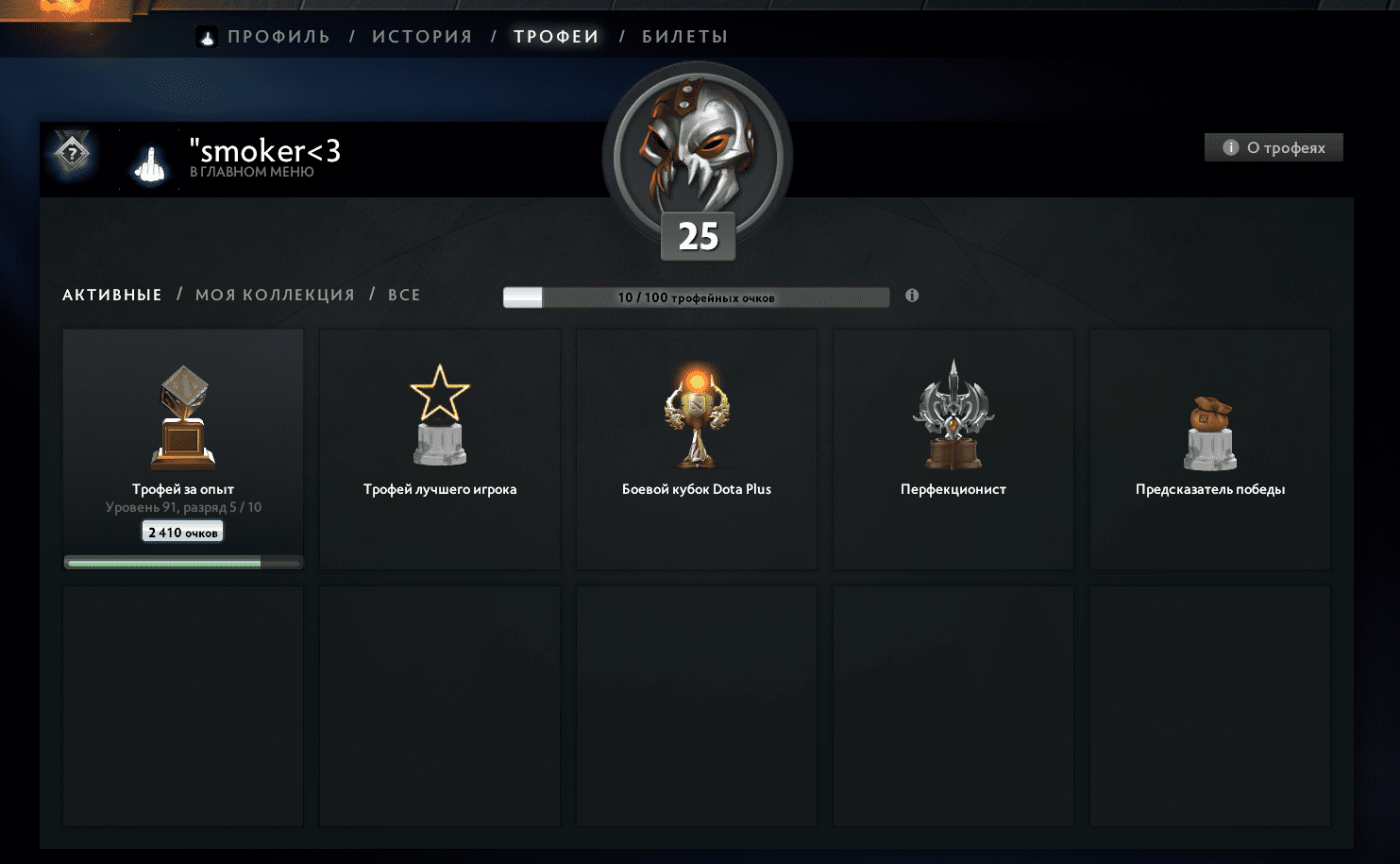This screenshot has width=1400, height=864.
Task: Click the info icon beside trophy points bar
Action: (912, 295)
